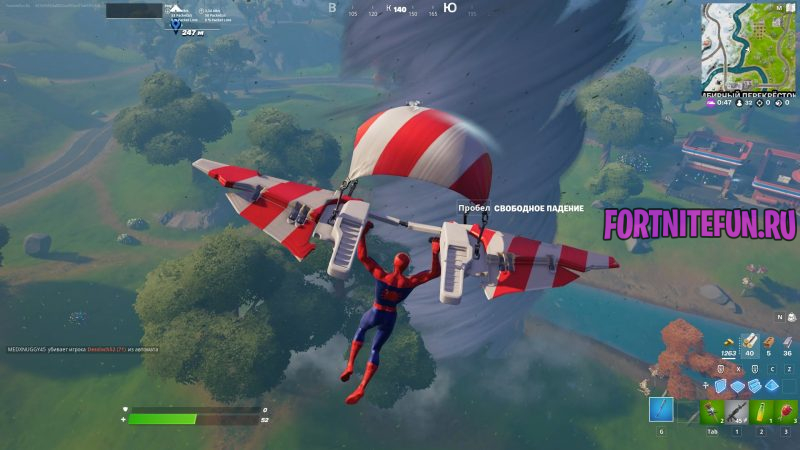
Task: Select the assault rifle hotbar slot
Action: click(x=737, y=410)
